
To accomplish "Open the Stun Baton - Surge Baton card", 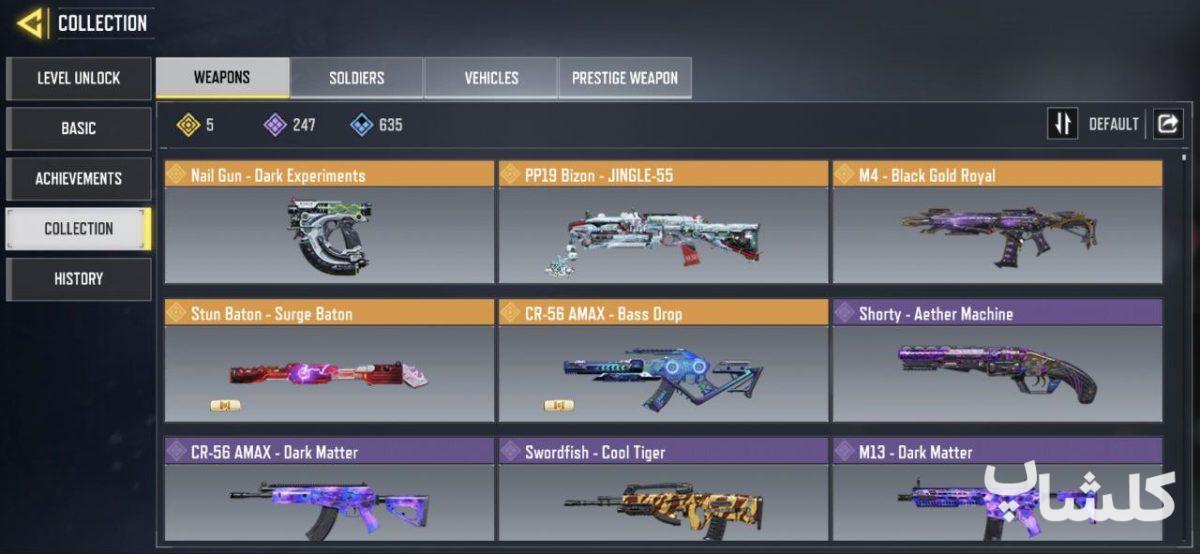I will [x=329, y=361].
